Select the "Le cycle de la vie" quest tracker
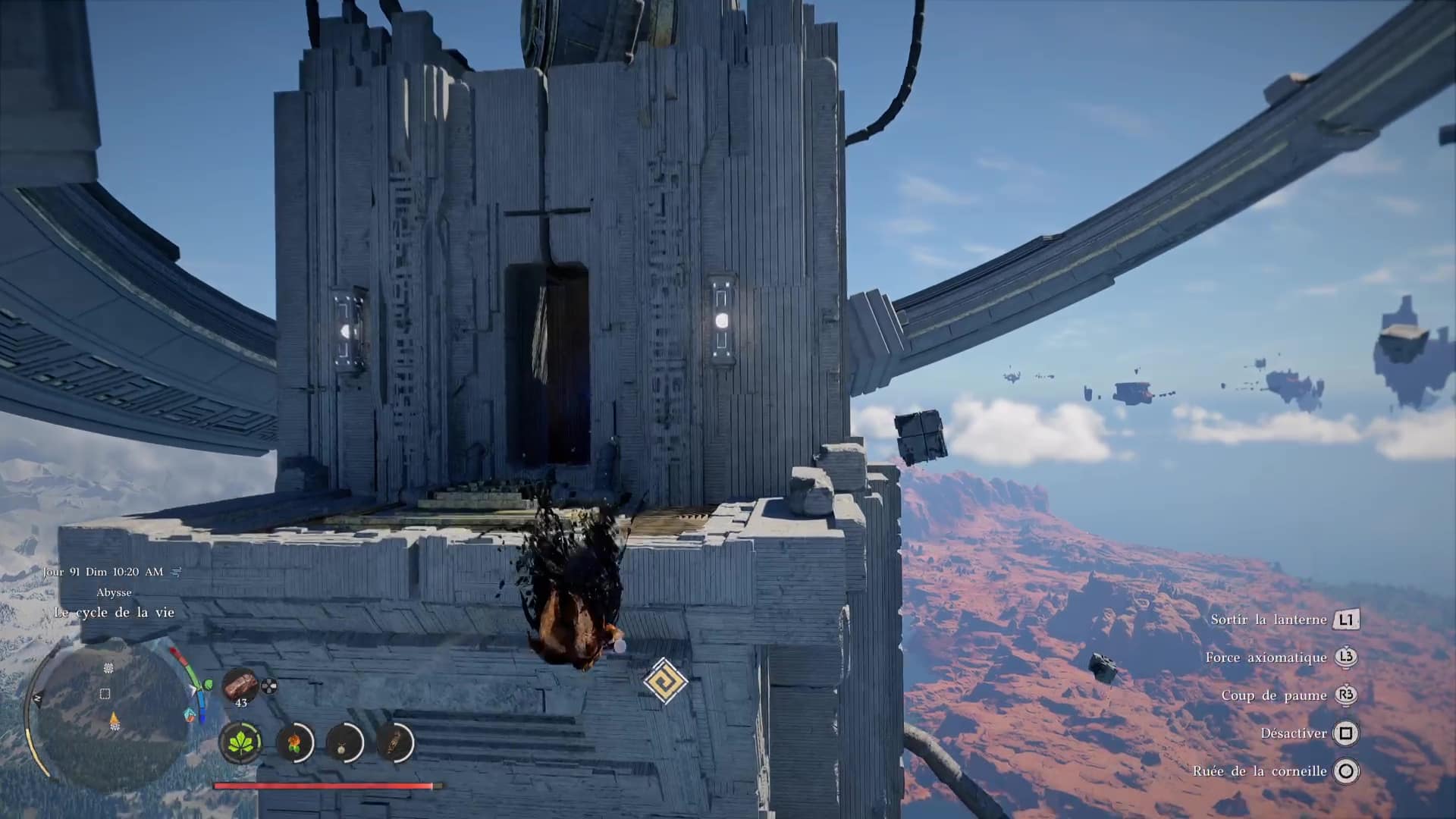 click(x=114, y=612)
